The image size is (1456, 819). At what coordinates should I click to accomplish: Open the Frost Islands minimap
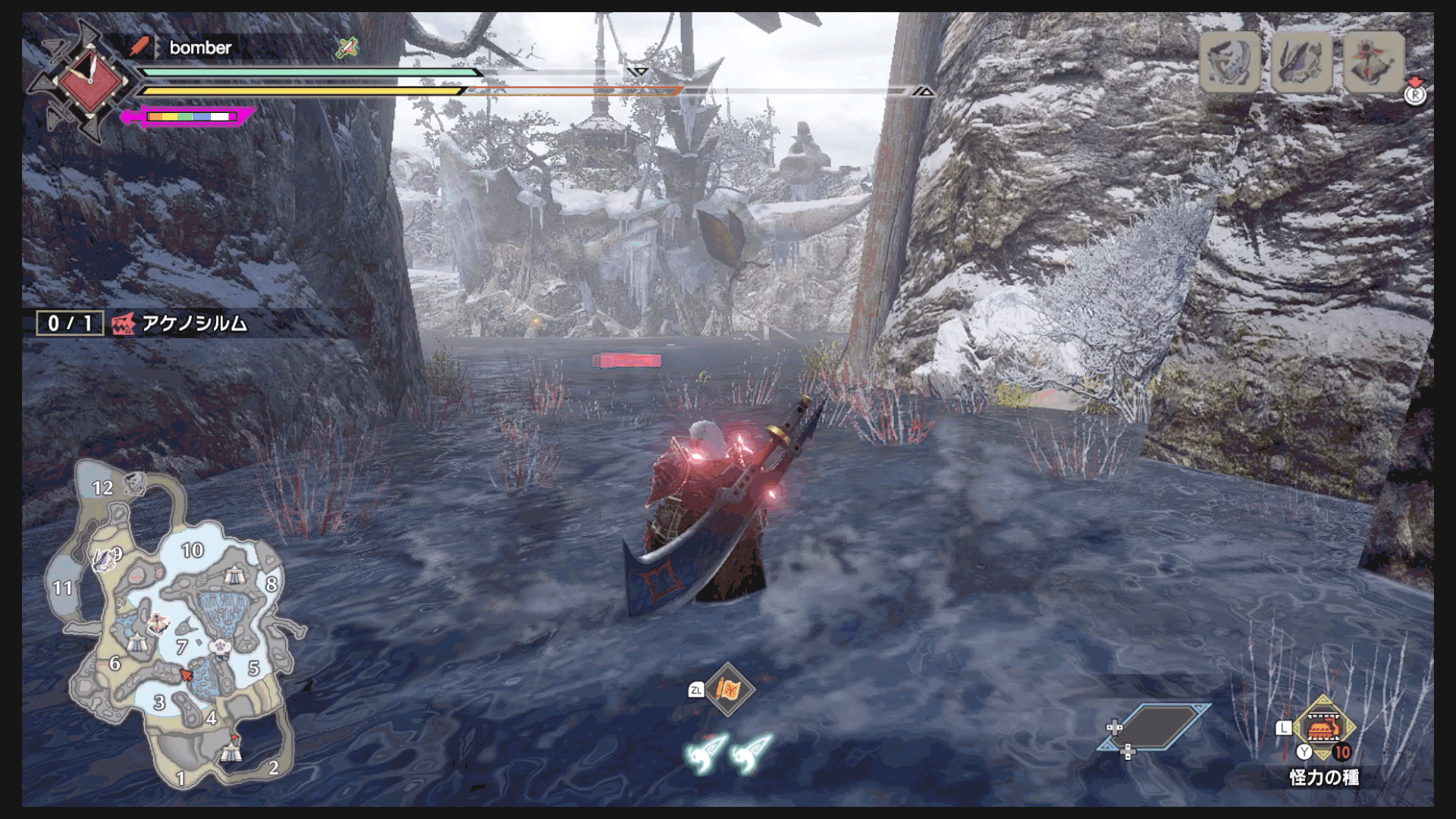coord(176,623)
